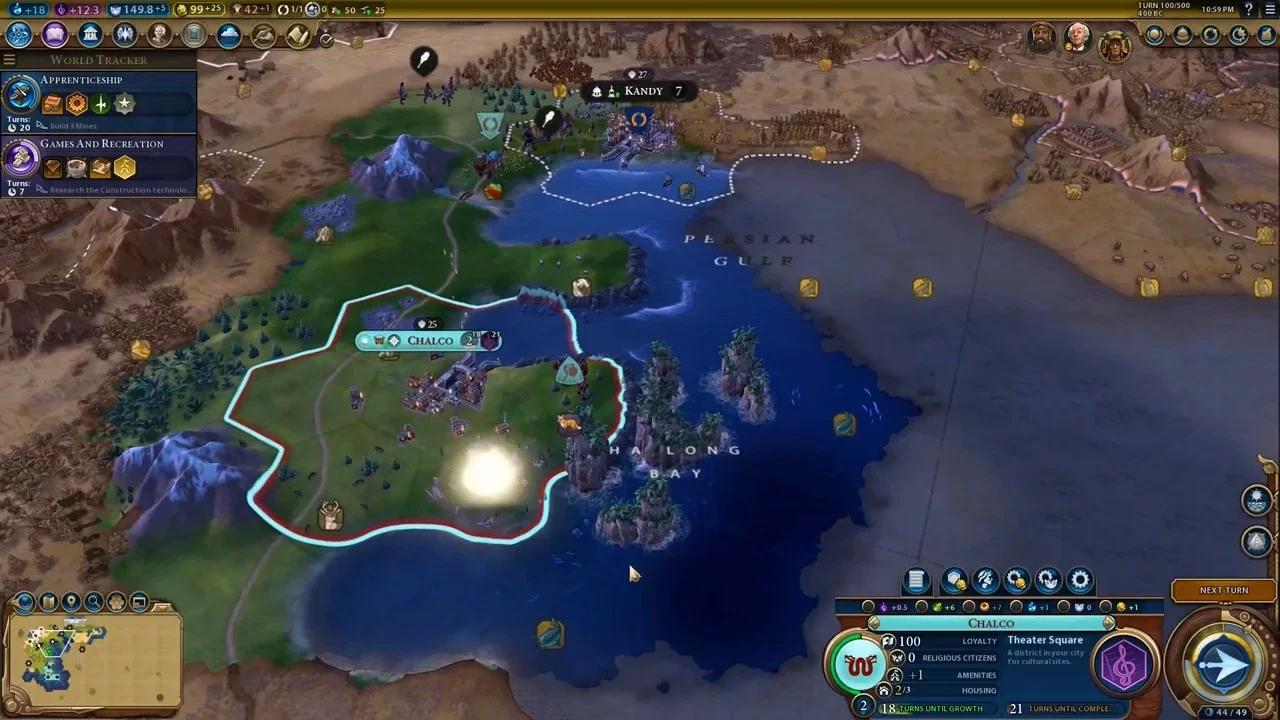Open the Civics tree
The image size is (1280, 720).
[x=55, y=35]
